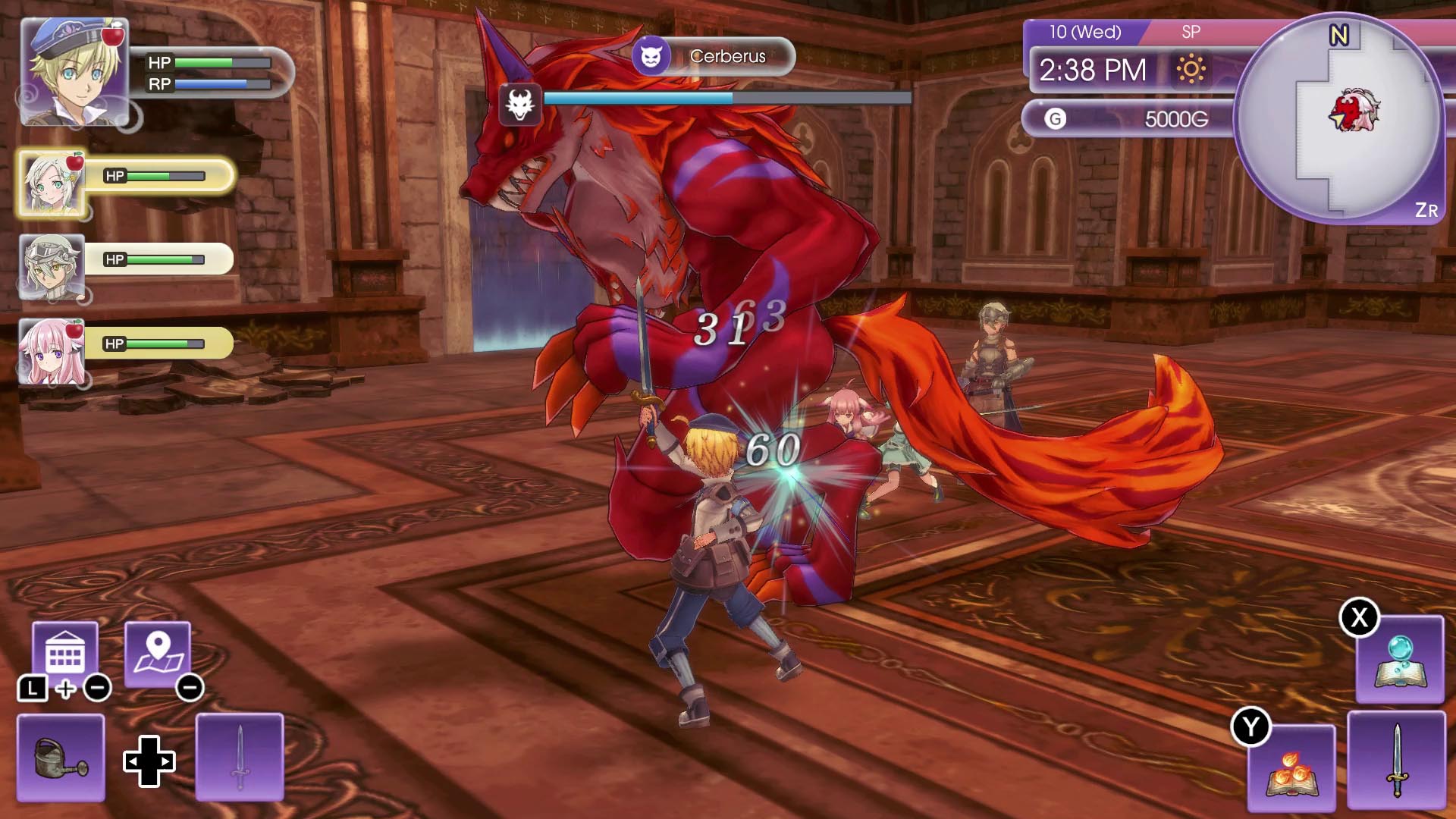Click the Cerberus boss name plate
Screen dimensions: 1456x819
[x=713, y=56]
